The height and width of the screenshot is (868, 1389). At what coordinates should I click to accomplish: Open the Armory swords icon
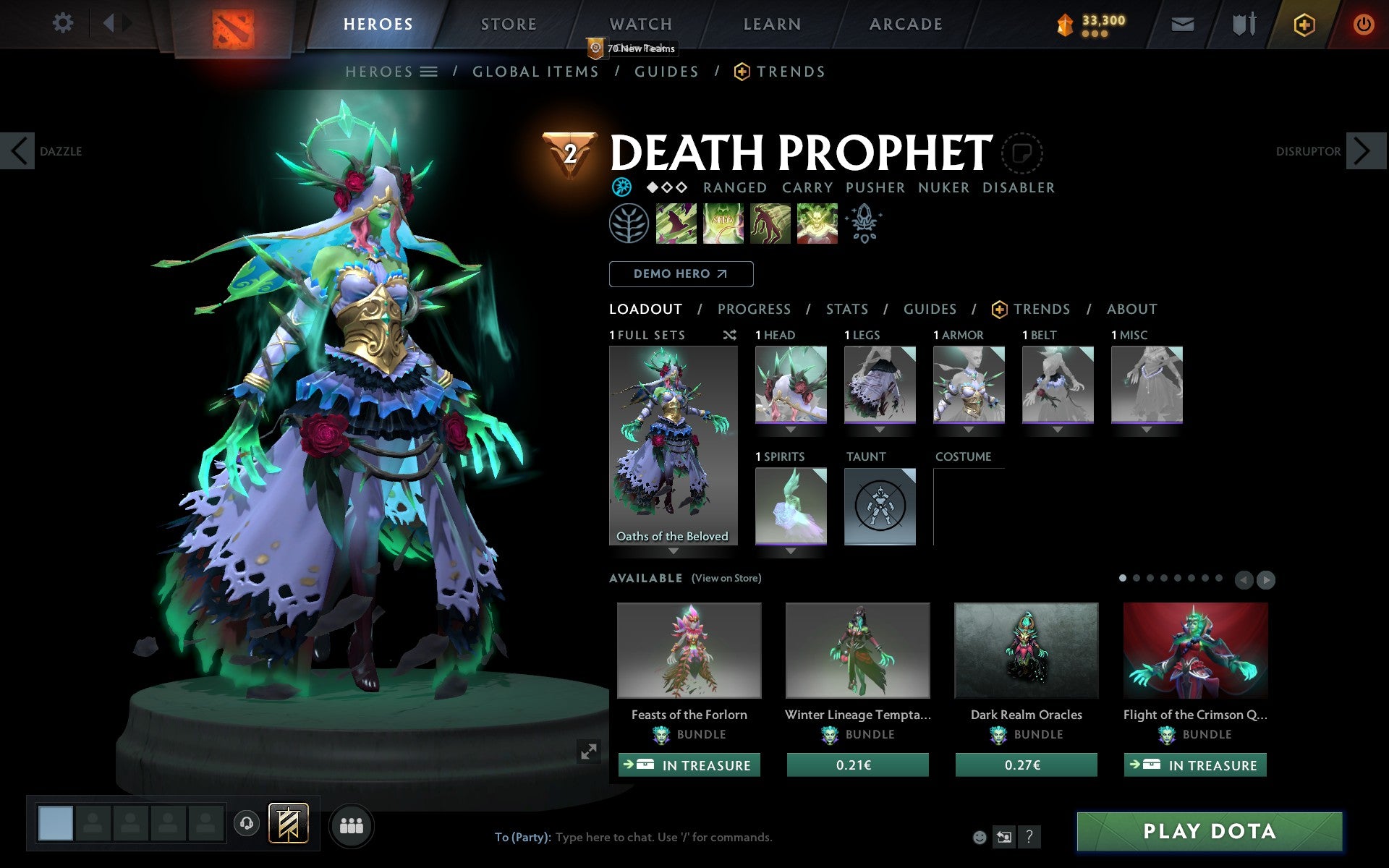tap(1241, 23)
